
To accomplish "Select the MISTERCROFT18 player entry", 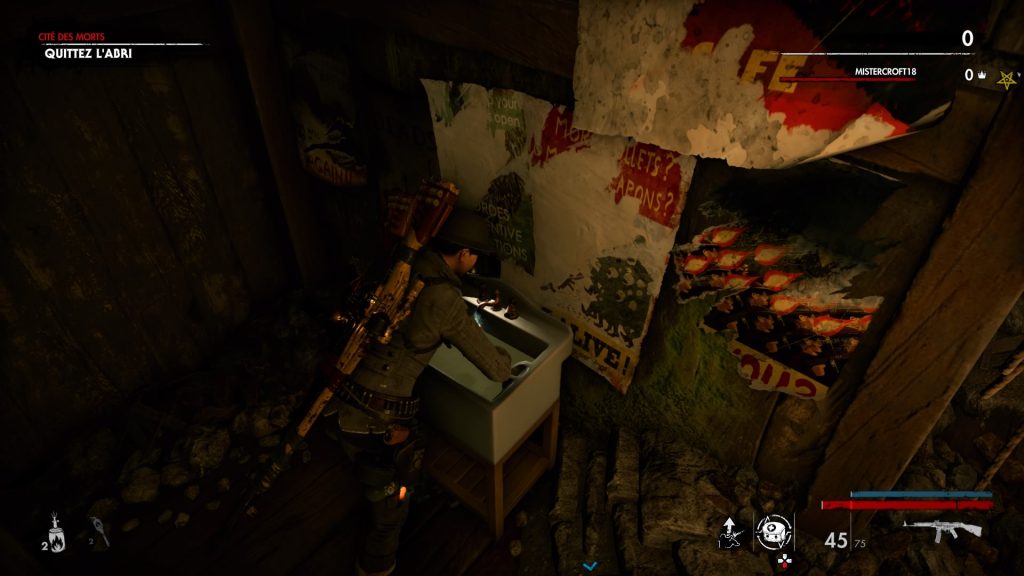I will [x=886, y=72].
